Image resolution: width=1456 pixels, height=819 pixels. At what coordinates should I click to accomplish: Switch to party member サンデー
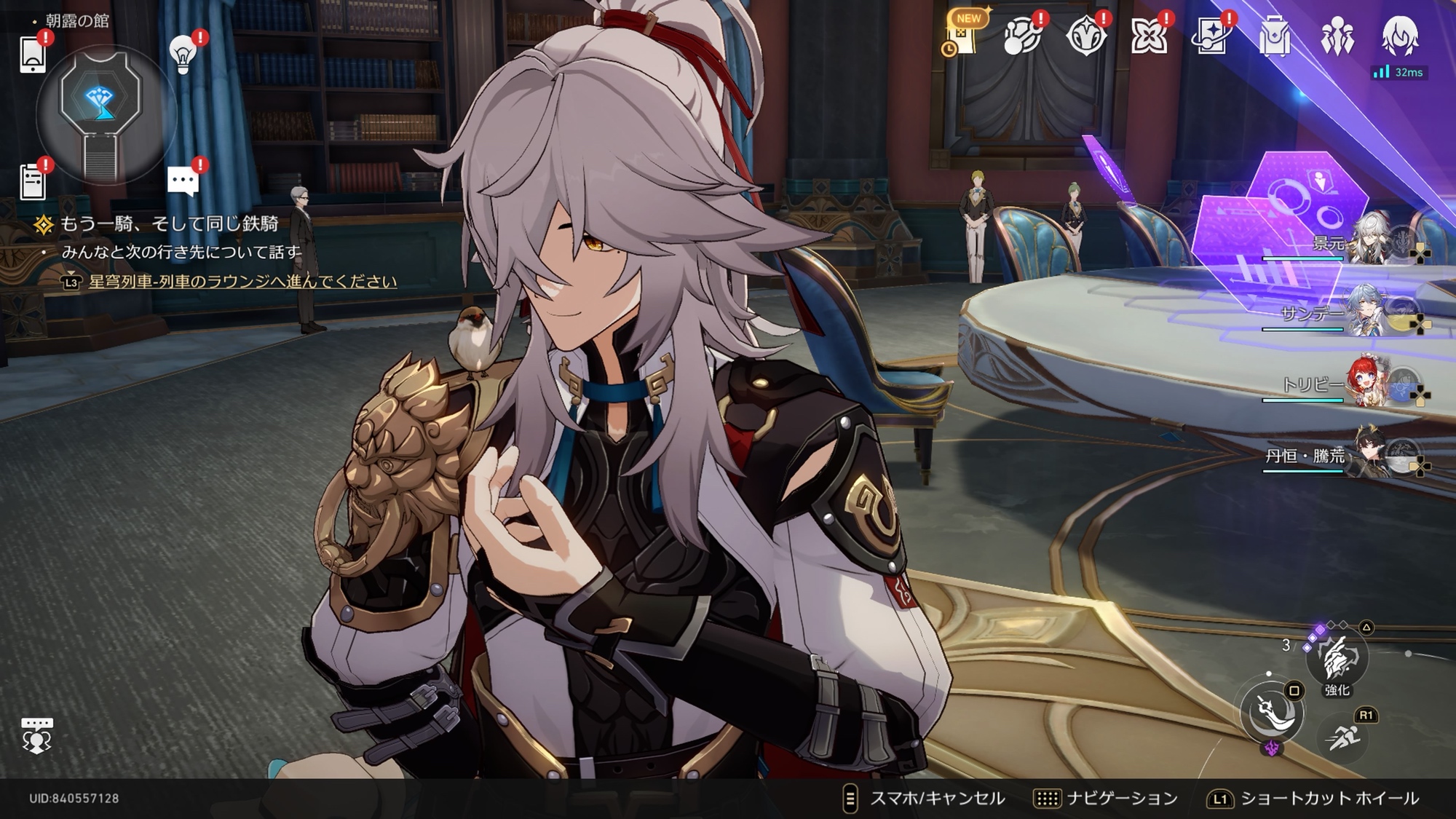(x=1369, y=312)
